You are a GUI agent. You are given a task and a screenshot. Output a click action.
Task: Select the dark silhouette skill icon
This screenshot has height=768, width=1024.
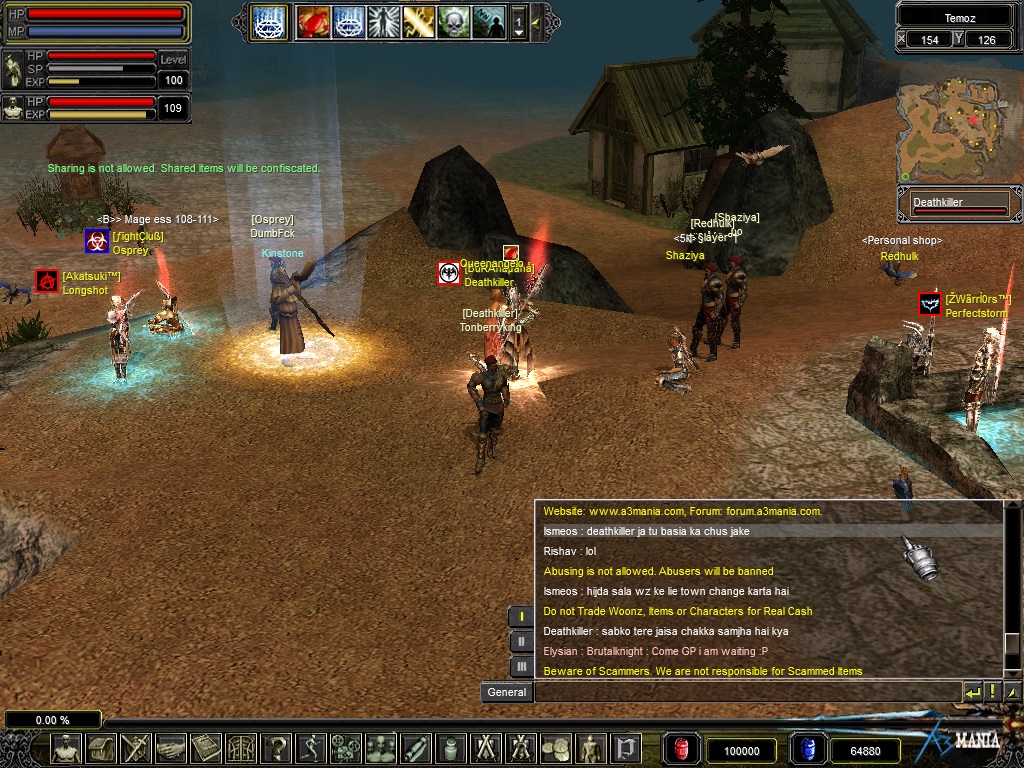[488, 21]
